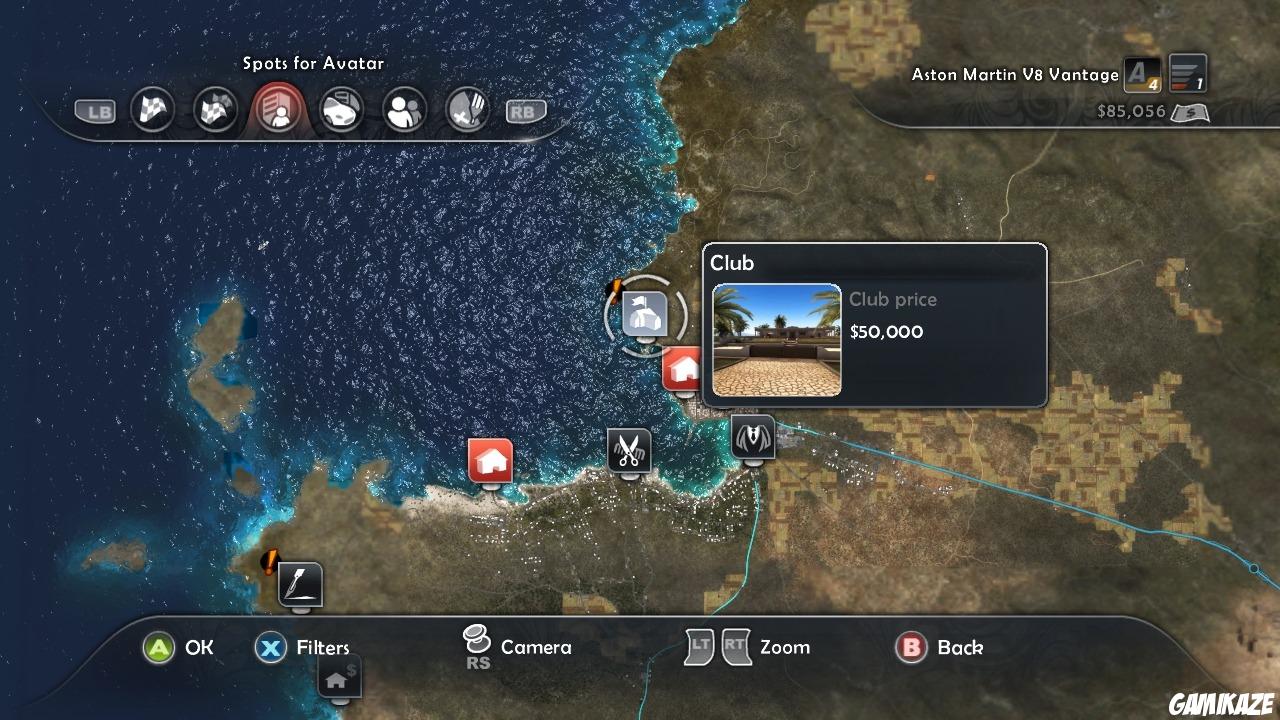Select the tattoo parlor marker near bottom left

click(299, 585)
